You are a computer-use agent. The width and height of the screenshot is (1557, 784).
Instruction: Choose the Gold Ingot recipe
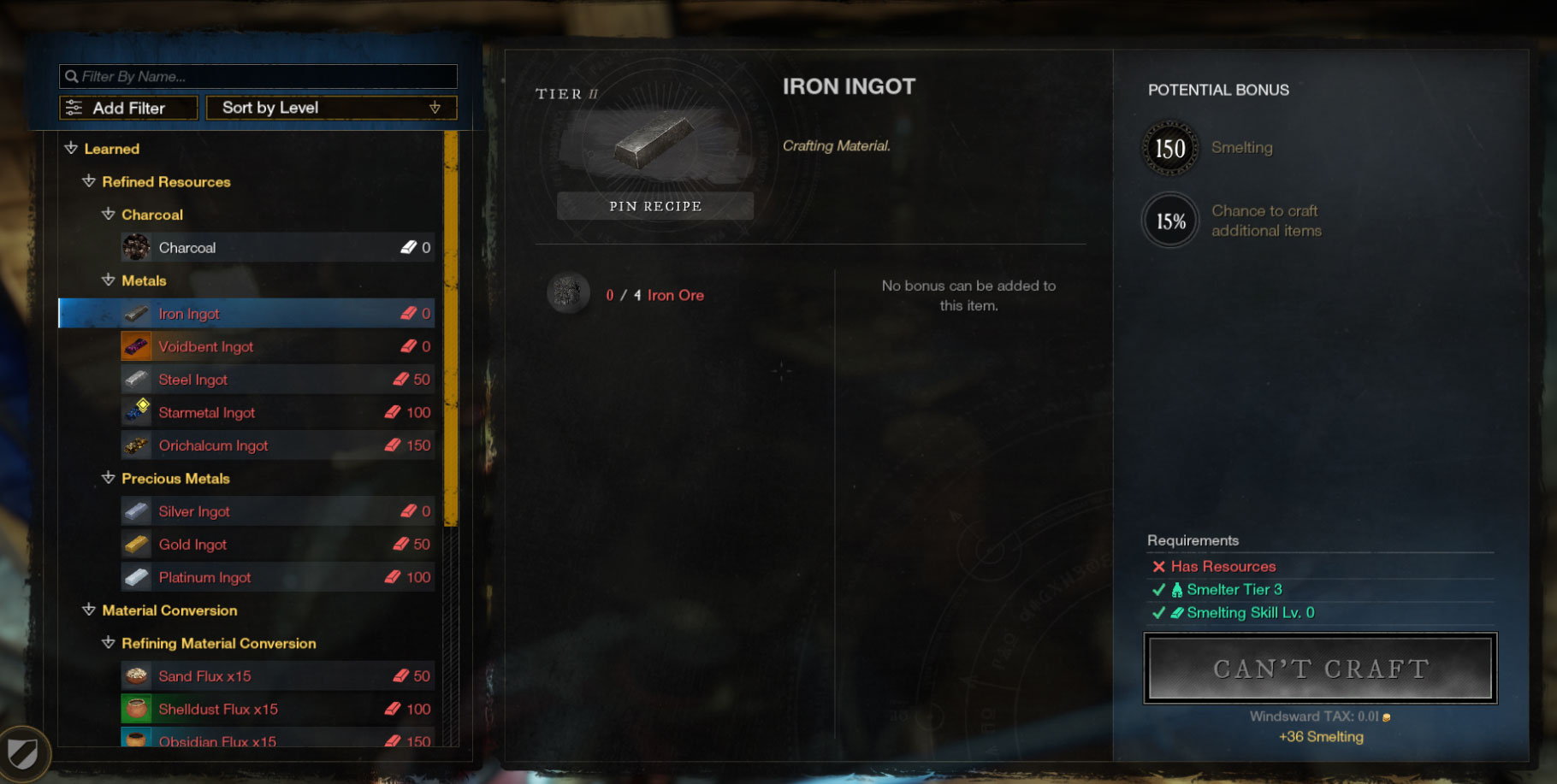pyautogui.click(x=277, y=545)
